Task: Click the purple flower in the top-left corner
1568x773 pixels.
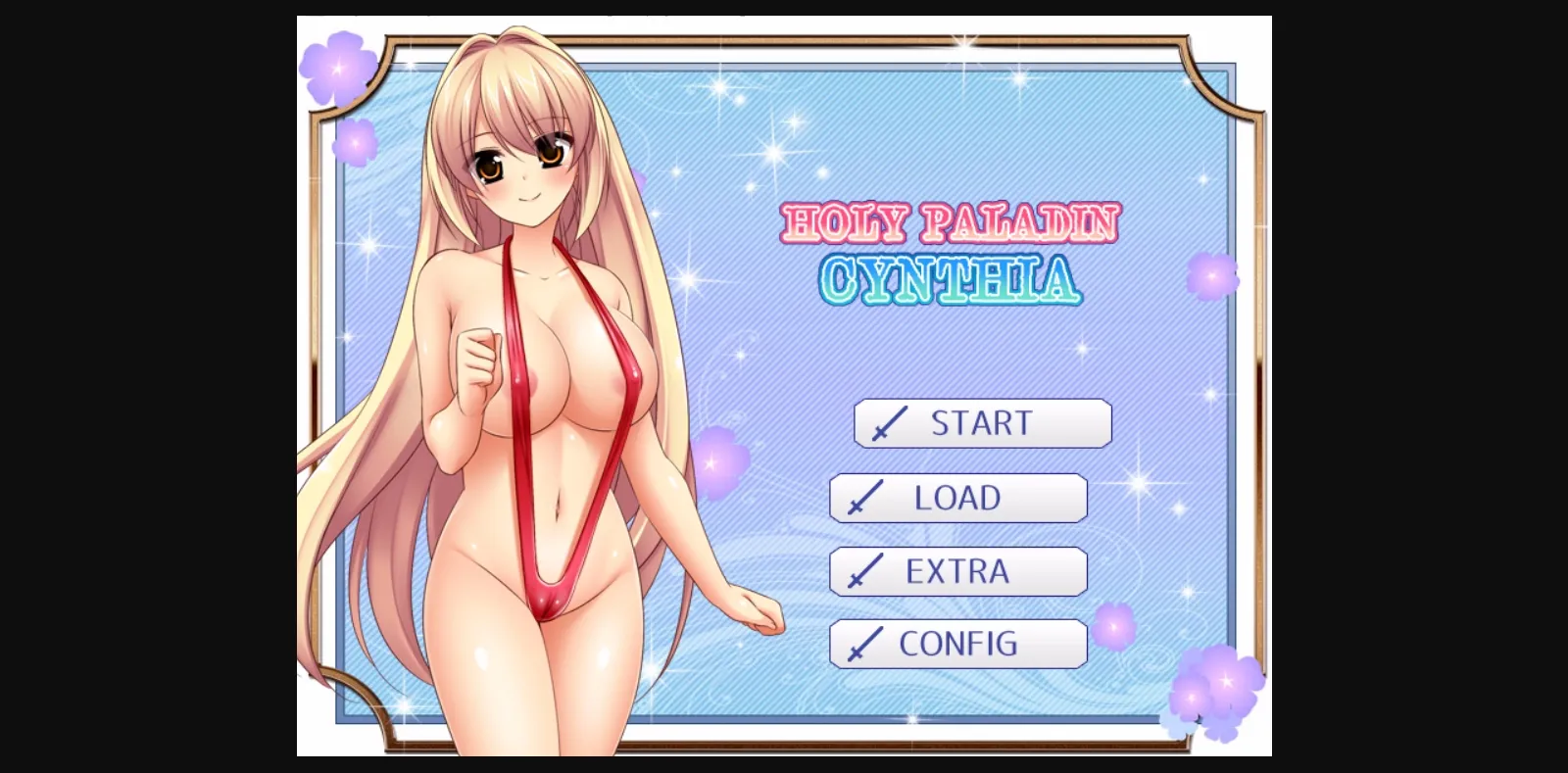Action: click(x=338, y=69)
